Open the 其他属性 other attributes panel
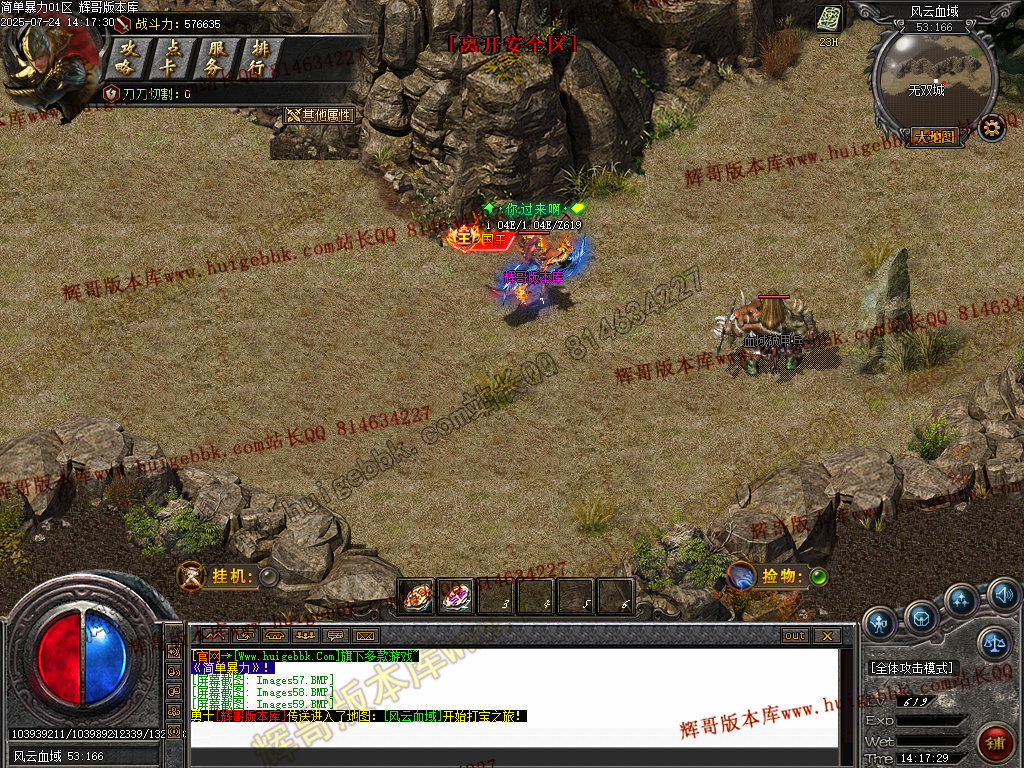Viewport: 1024px width, 768px height. pyautogui.click(x=320, y=115)
